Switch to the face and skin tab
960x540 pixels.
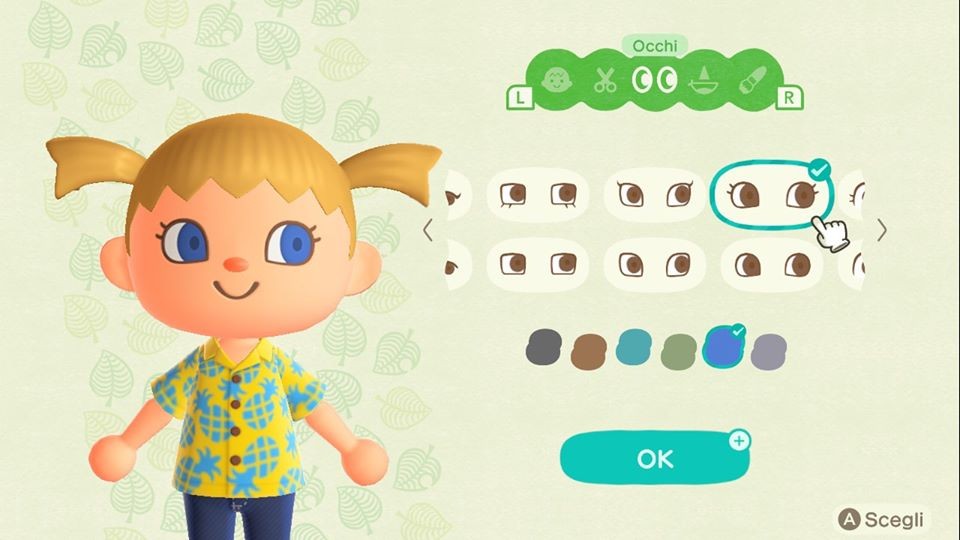(x=554, y=81)
